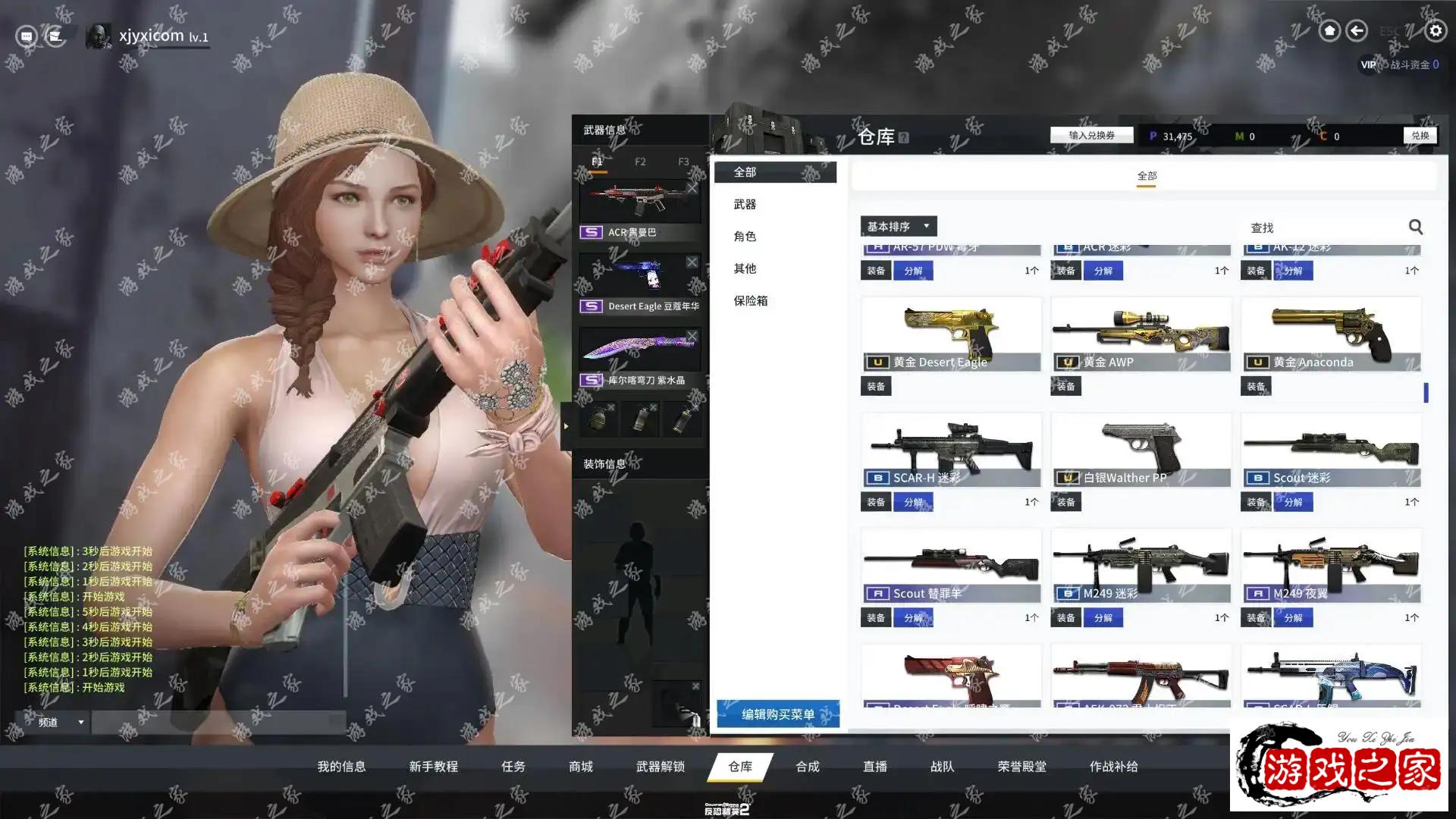Click the home icon button
The image size is (1456, 819).
[x=1329, y=30]
